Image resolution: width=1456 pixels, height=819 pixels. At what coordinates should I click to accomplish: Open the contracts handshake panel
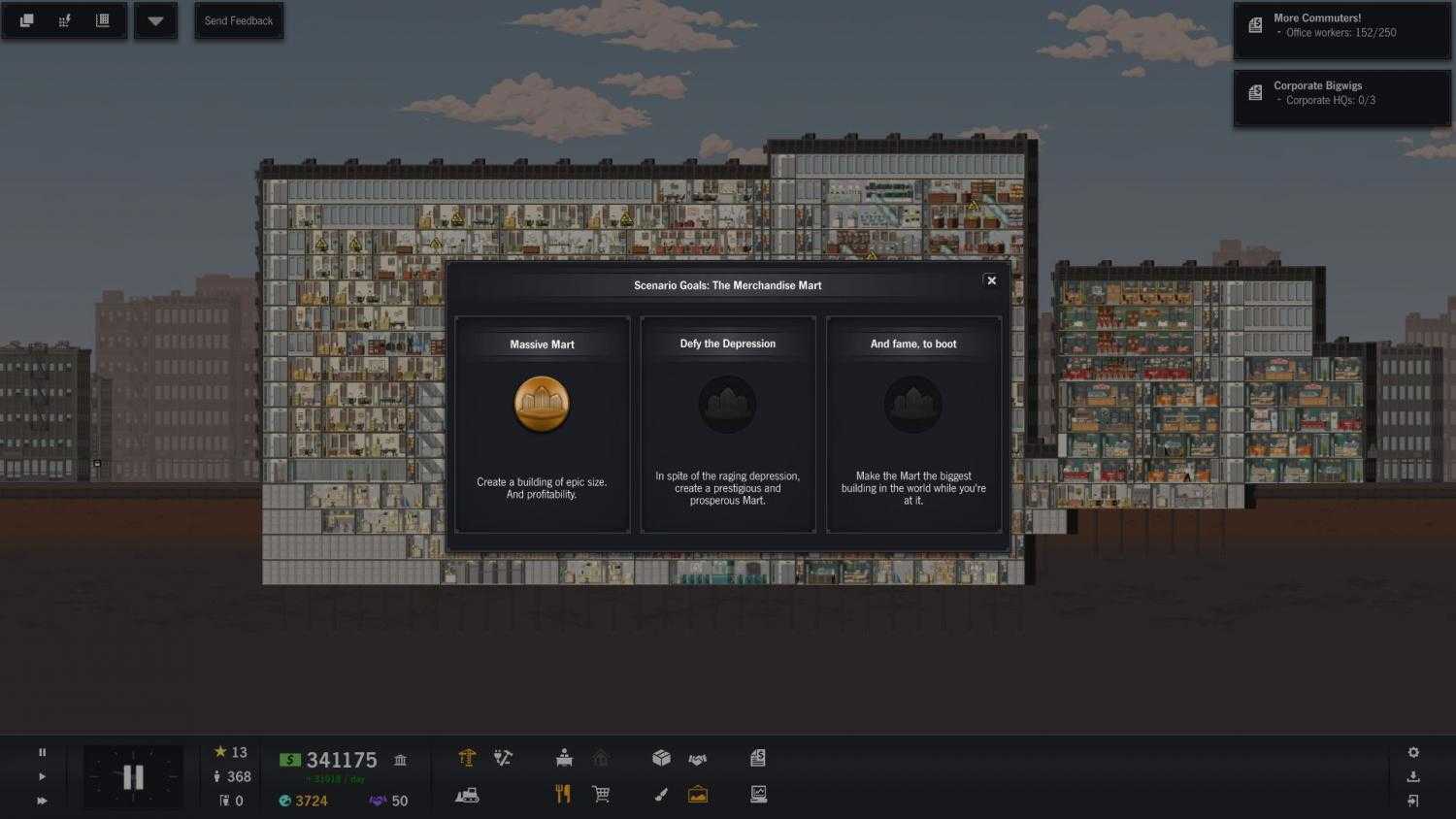(697, 758)
